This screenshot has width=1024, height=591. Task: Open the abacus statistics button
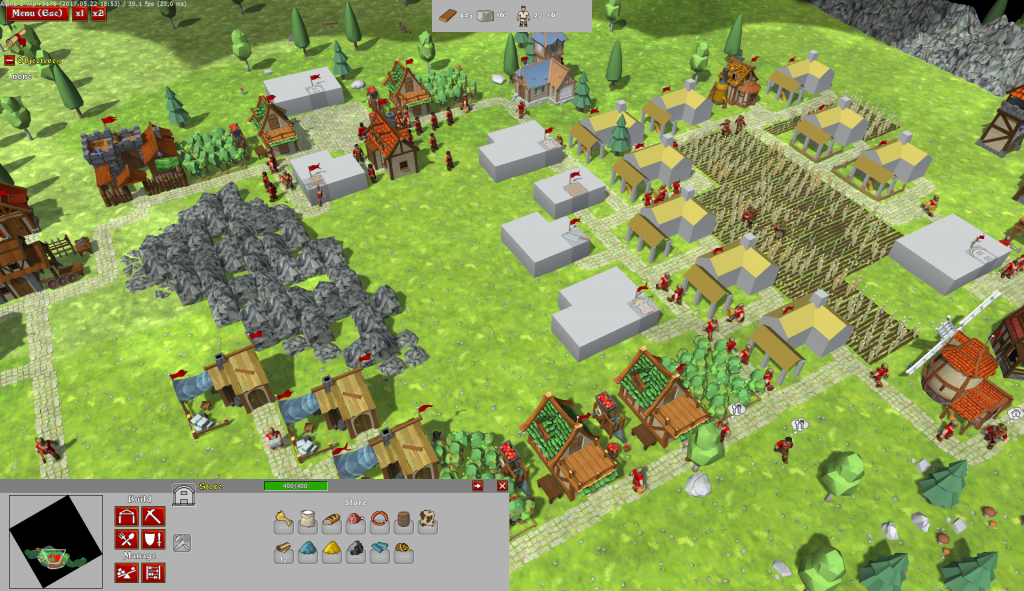(x=153, y=573)
